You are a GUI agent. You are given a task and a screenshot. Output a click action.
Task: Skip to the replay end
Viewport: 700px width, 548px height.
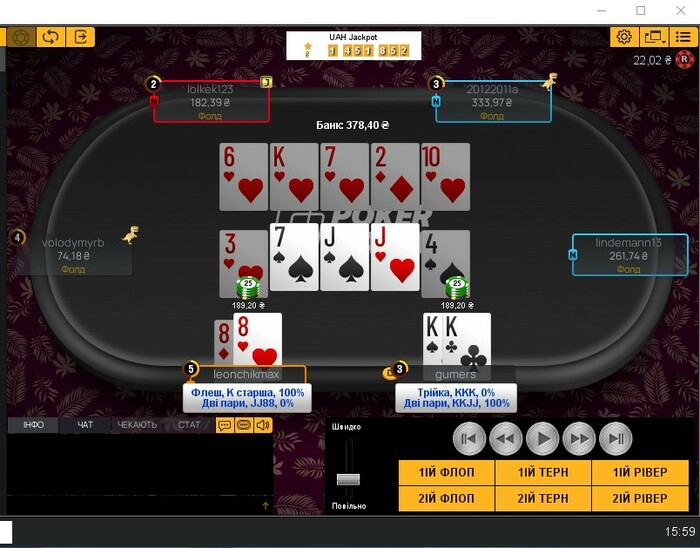pos(616,438)
